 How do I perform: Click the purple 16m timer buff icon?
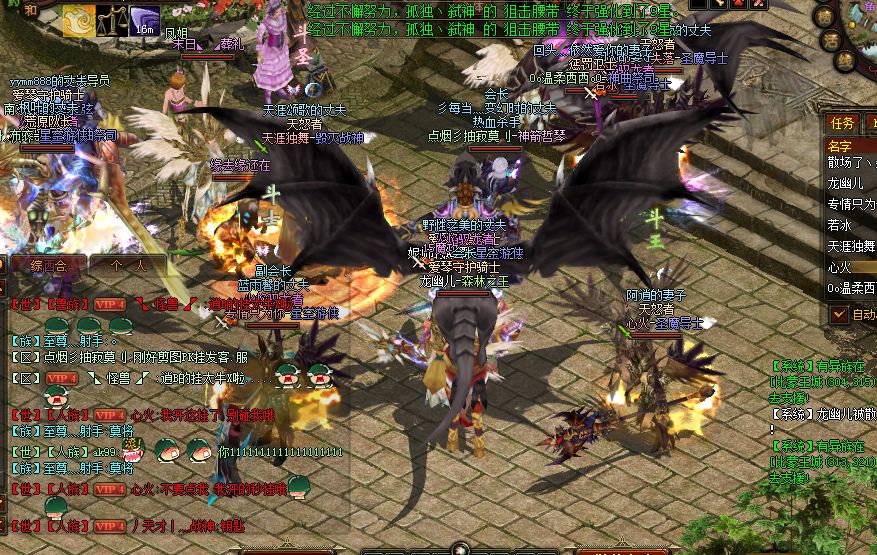pyautogui.click(x=145, y=20)
